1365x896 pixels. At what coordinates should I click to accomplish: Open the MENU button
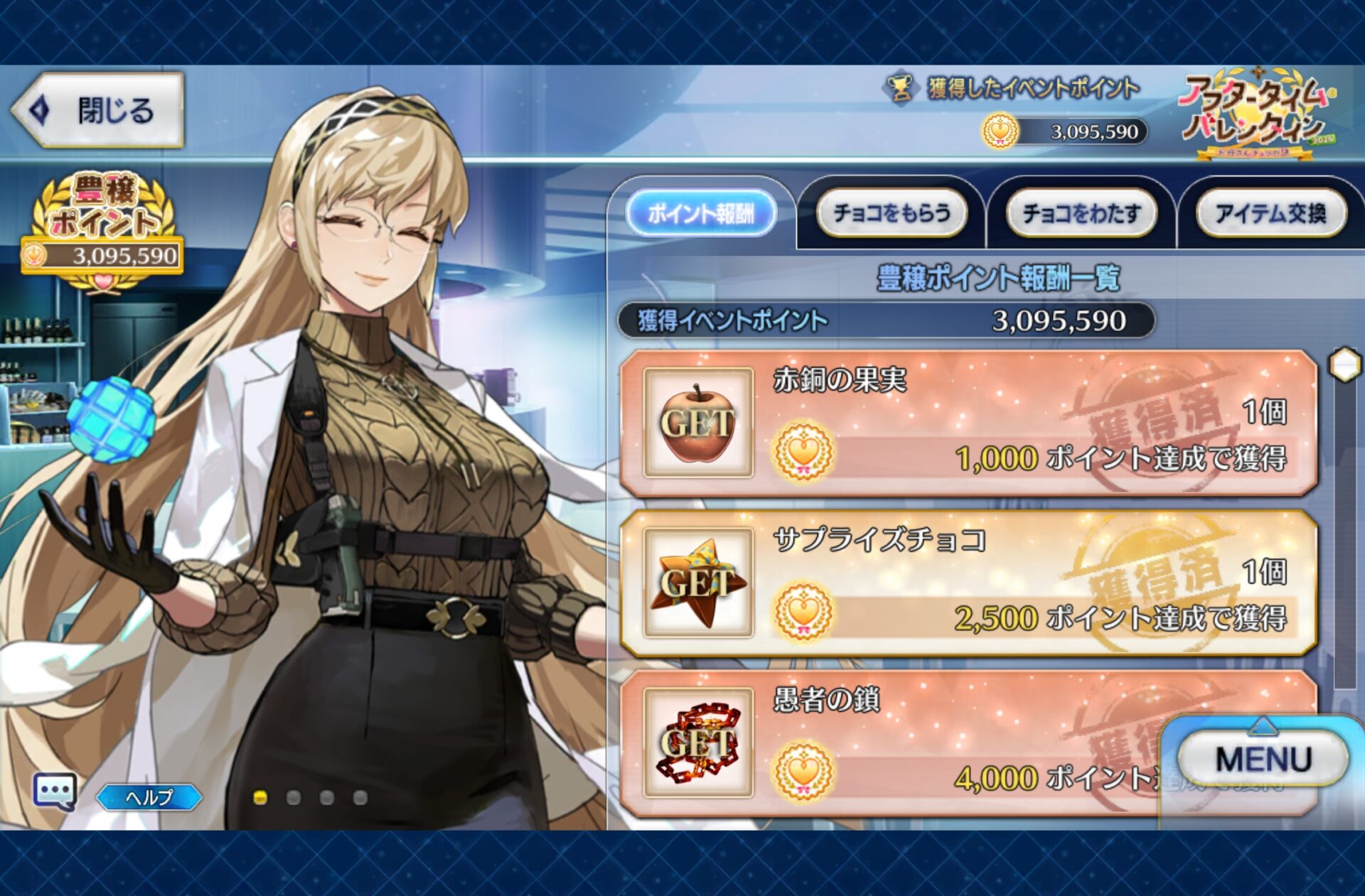(1263, 759)
